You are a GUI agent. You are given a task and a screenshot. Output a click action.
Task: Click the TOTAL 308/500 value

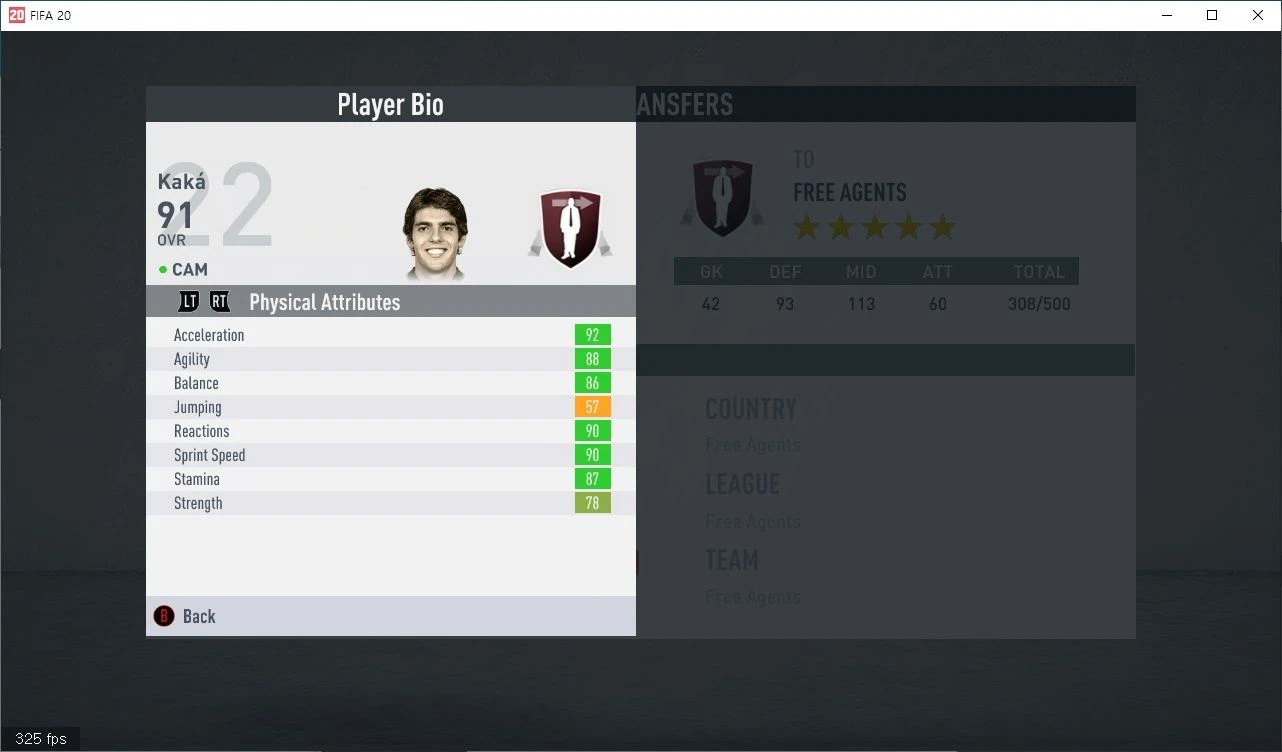pyautogui.click(x=1038, y=303)
